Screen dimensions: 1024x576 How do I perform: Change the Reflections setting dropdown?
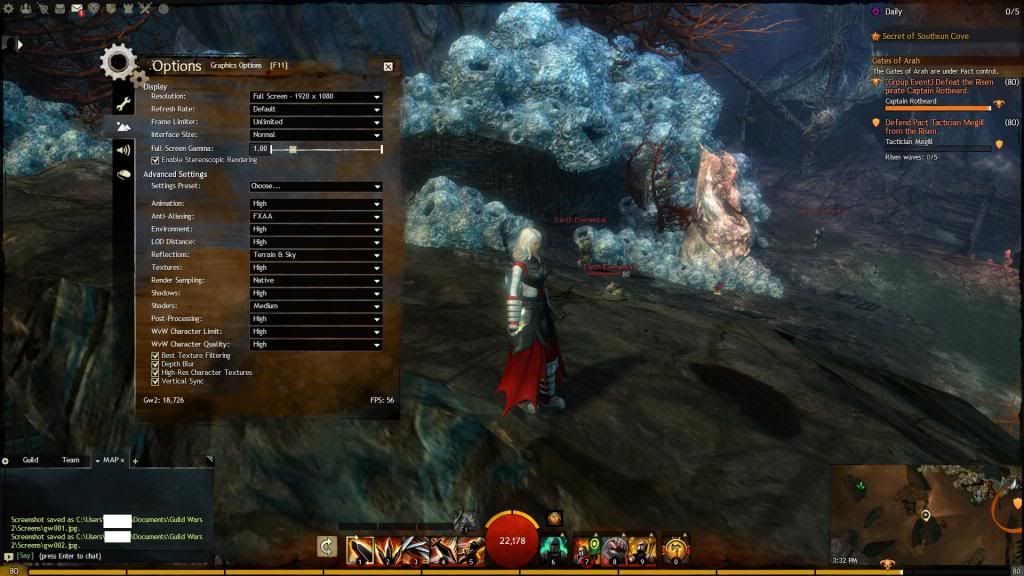coord(316,255)
